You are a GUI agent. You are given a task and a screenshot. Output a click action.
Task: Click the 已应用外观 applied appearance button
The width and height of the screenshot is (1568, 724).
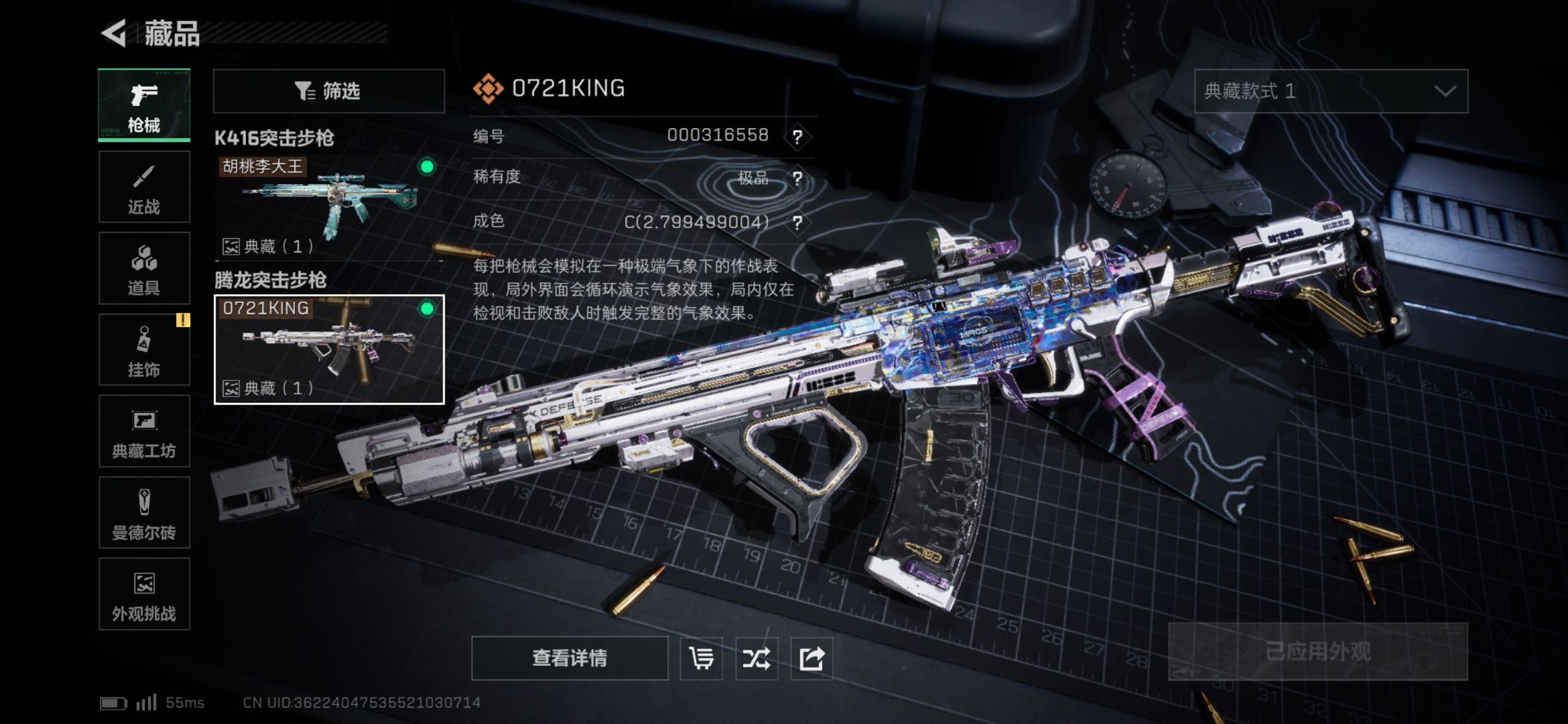click(x=1317, y=652)
